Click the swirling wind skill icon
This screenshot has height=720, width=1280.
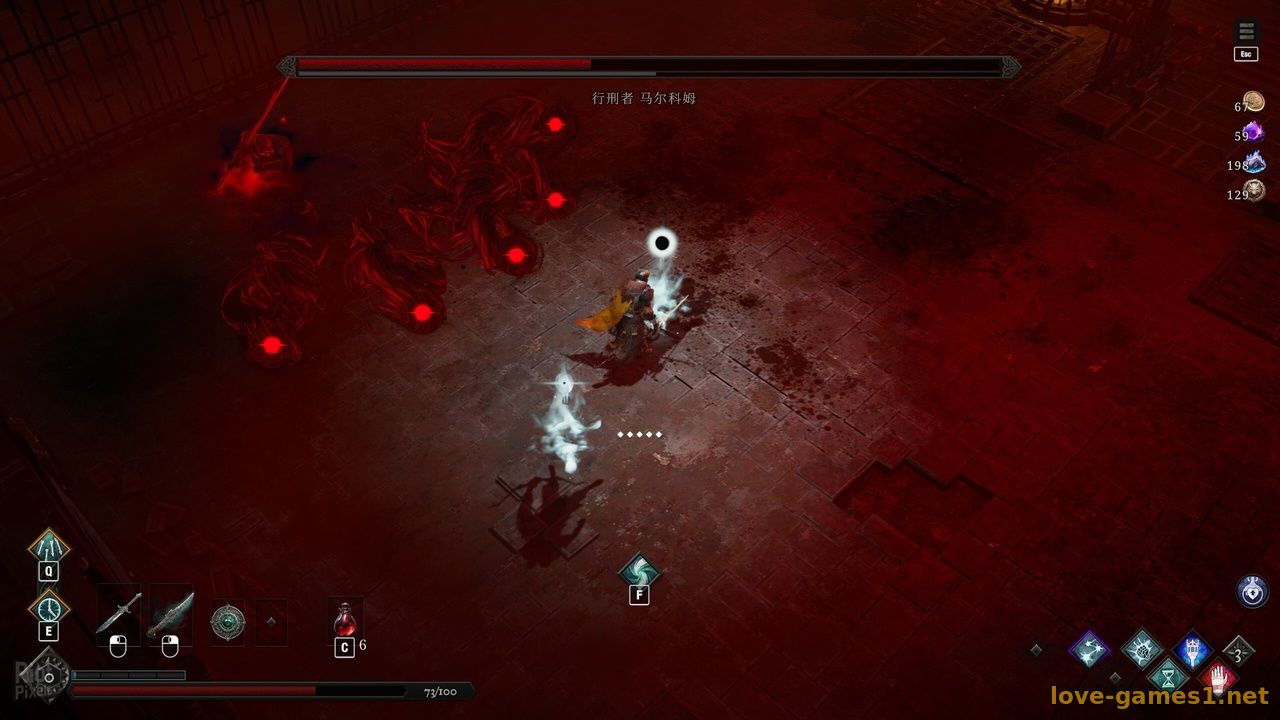pyautogui.click(x=638, y=572)
